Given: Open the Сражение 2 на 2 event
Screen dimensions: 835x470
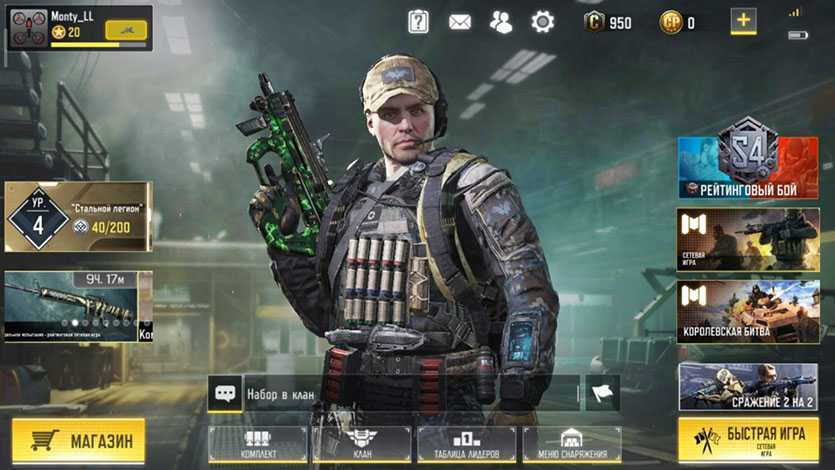Looking at the screenshot, I should pyautogui.click(x=748, y=386).
